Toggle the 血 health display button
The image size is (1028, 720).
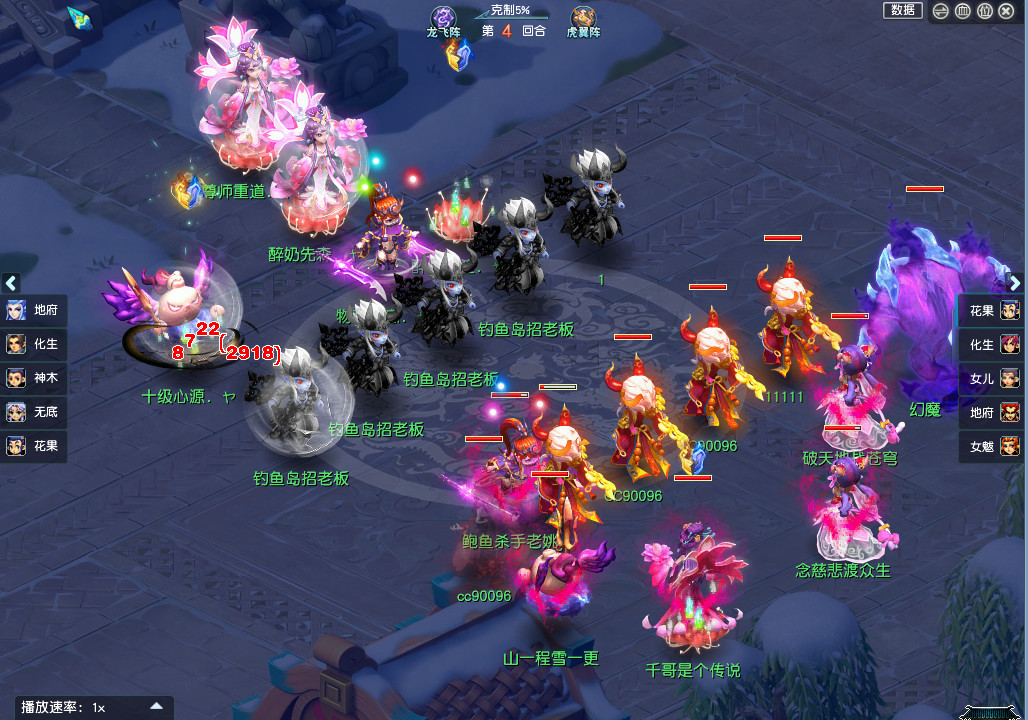pyautogui.click(x=962, y=11)
